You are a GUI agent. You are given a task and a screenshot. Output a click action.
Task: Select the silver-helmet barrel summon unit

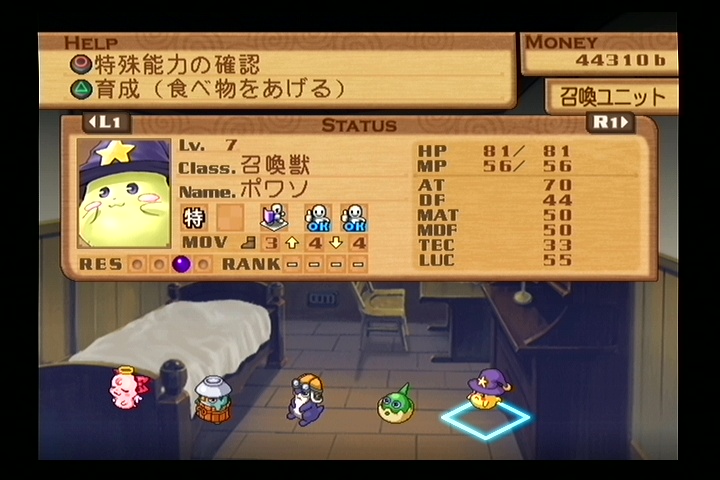coord(212,399)
